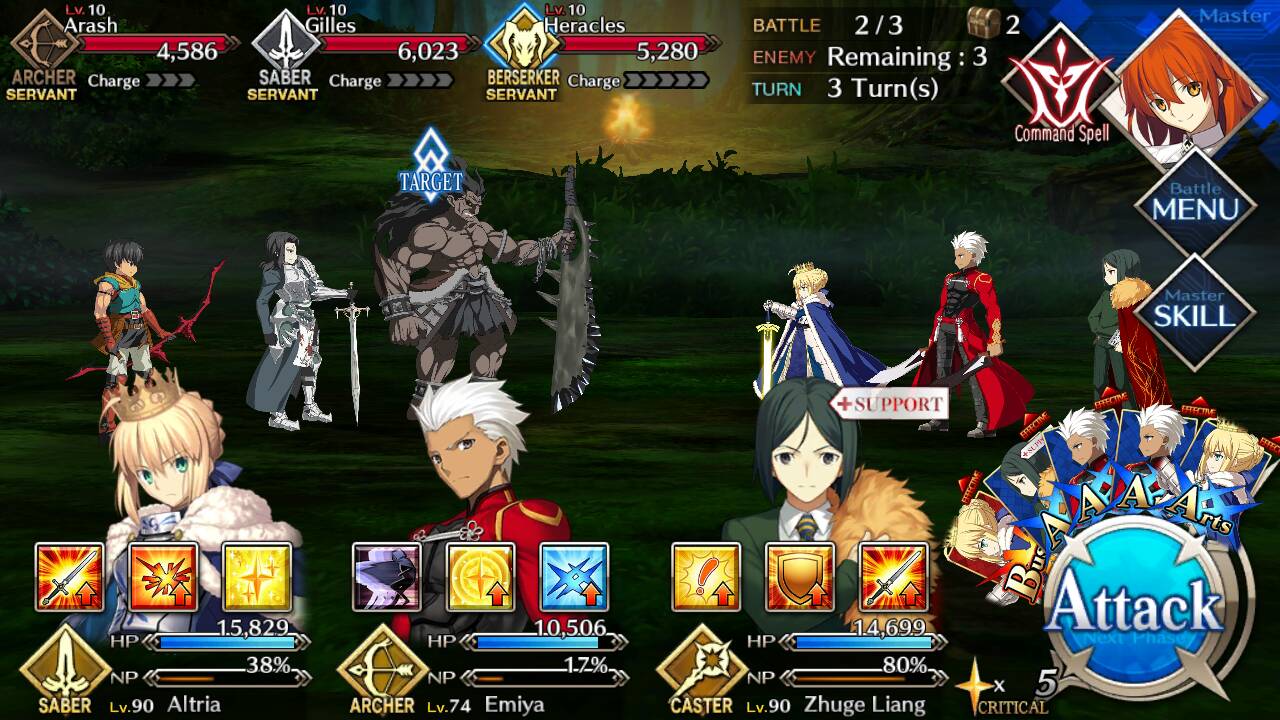Activate Altria's golden sparkle skill
The height and width of the screenshot is (720, 1280).
click(x=256, y=577)
